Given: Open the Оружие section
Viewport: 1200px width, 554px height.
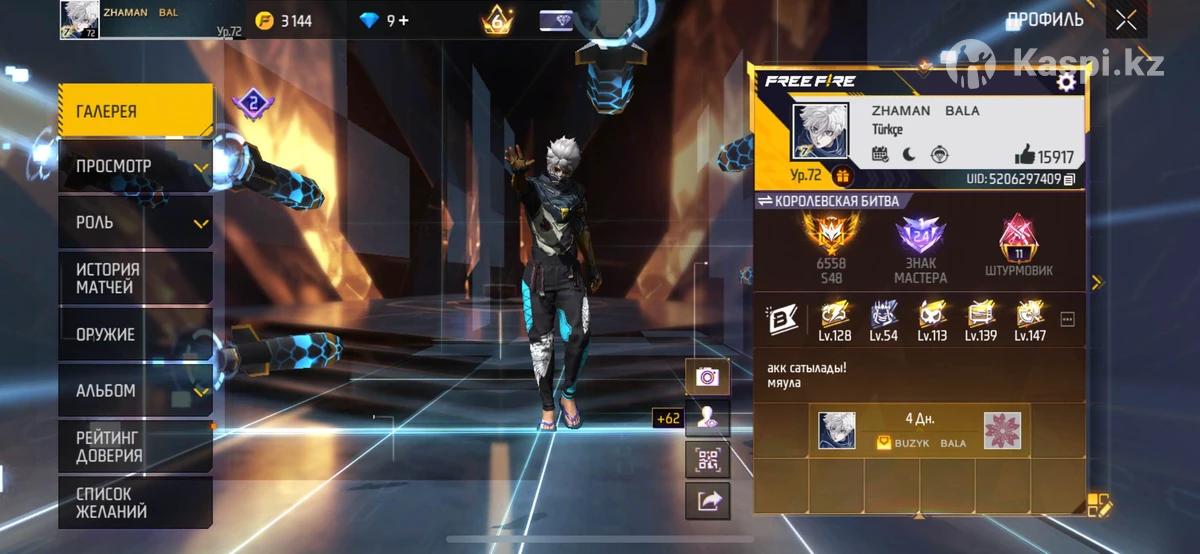Looking at the screenshot, I should [x=135, y=334].
